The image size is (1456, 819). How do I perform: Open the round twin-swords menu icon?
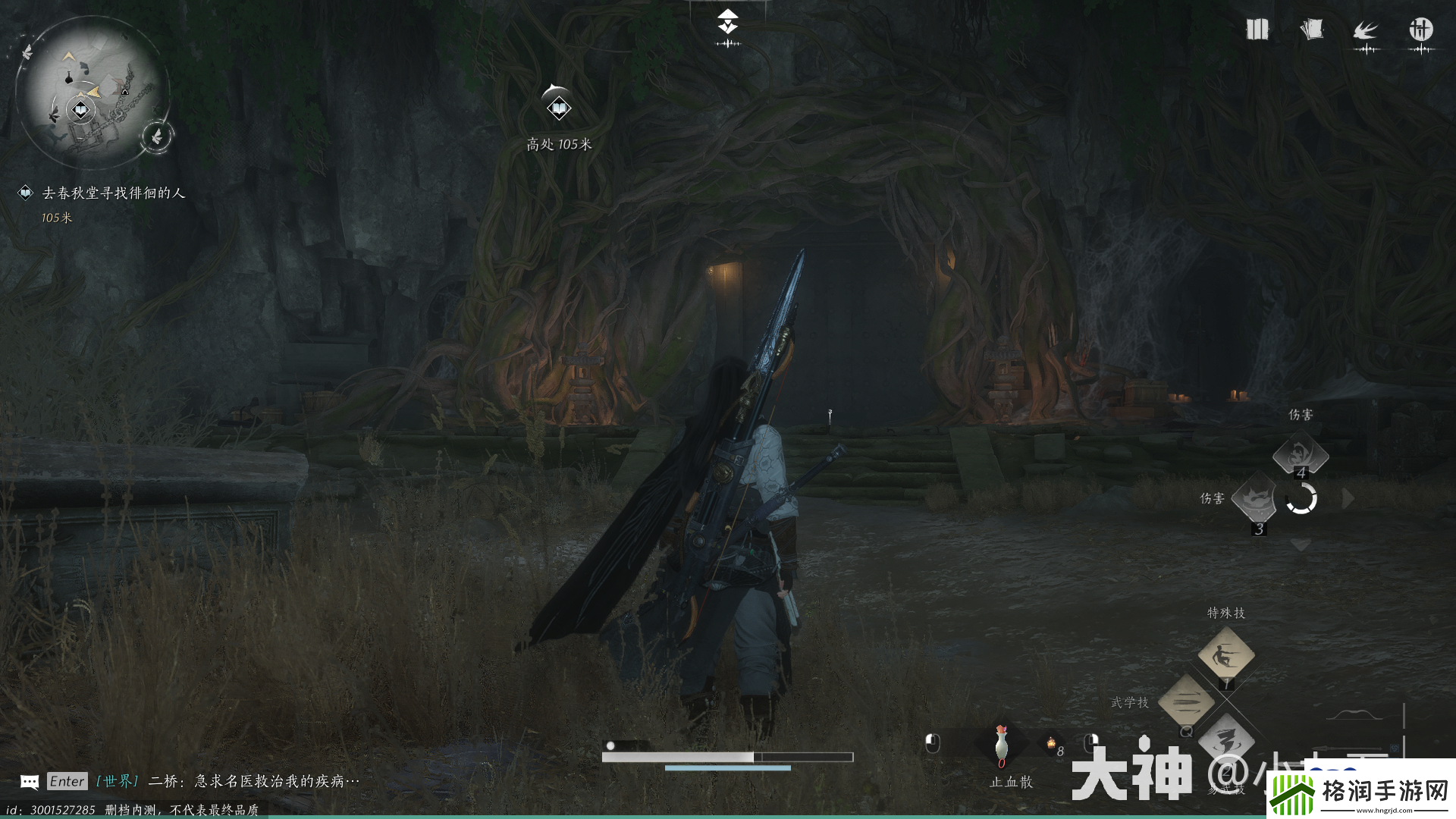[1420, 30]
